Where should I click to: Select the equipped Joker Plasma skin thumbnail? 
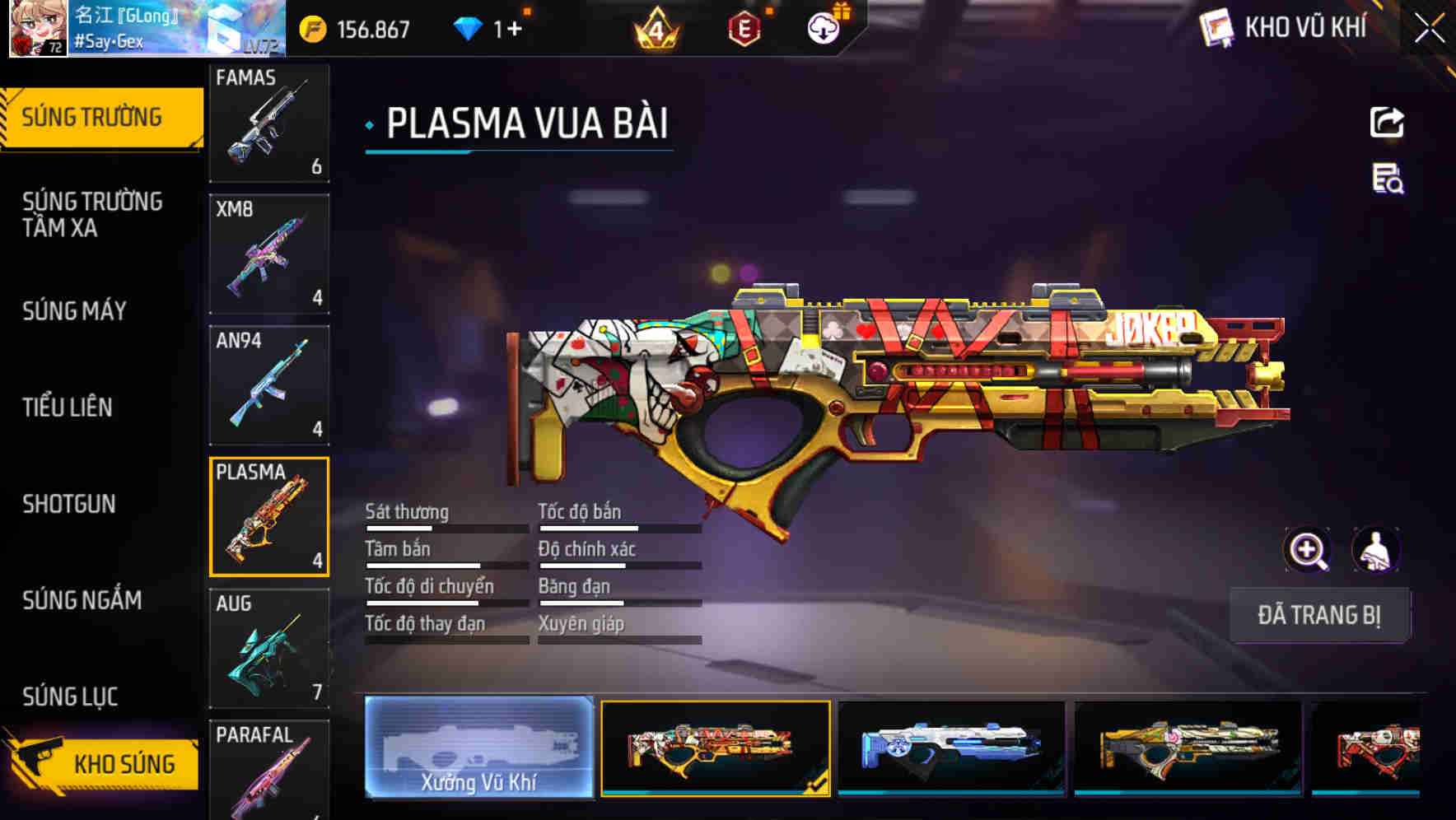pyautogui.click(x=715, y=749)
